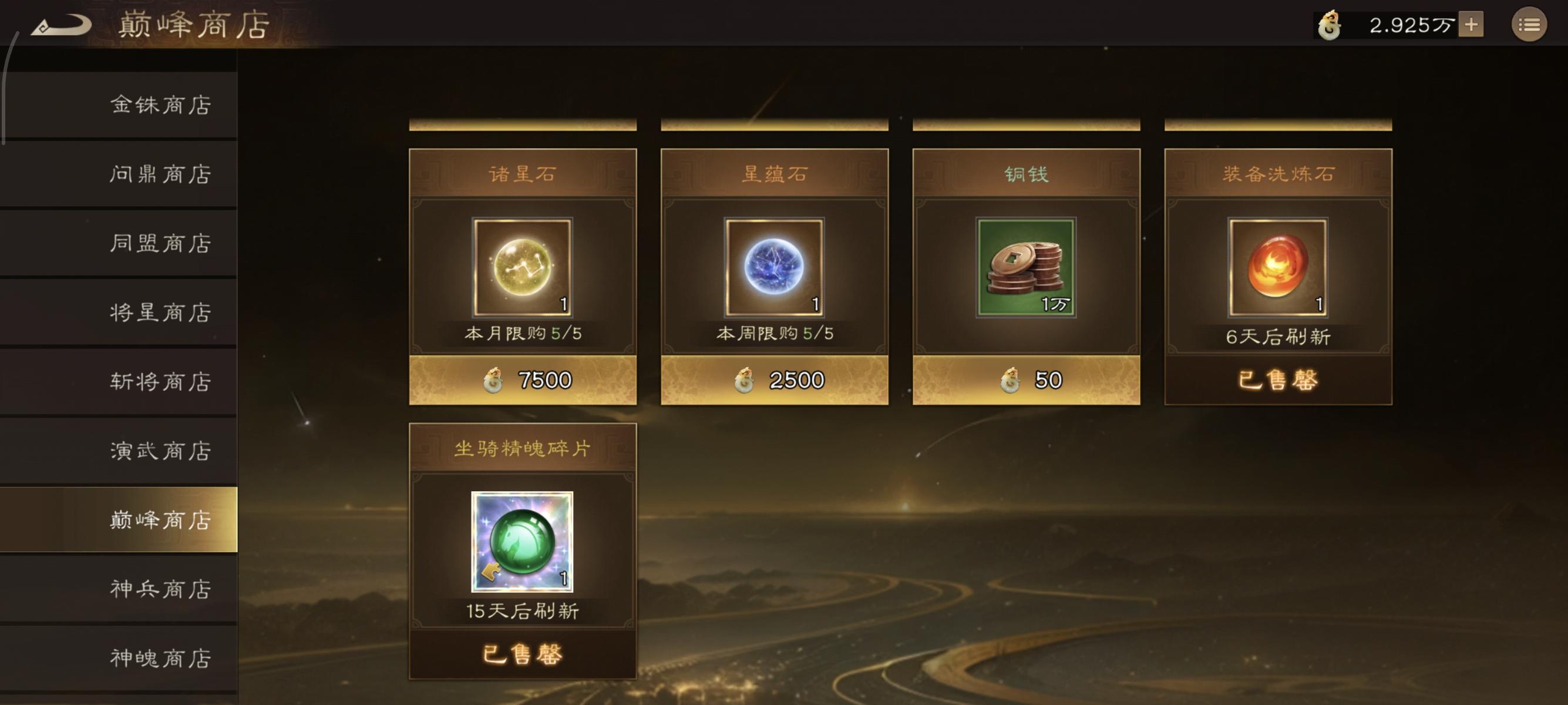Switch to 将星商店 tab

[x=160, y=313]
